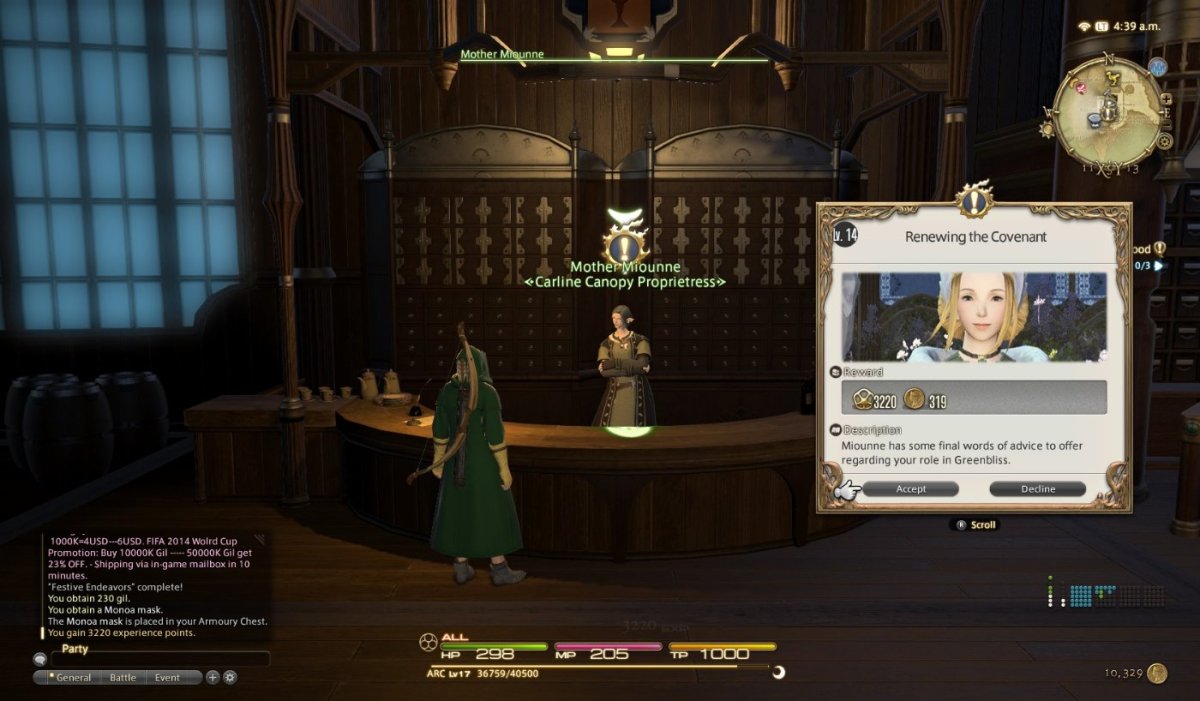The image size is (1200, 701).
Task: Open the Event chat tab
Action: [167, 677]
